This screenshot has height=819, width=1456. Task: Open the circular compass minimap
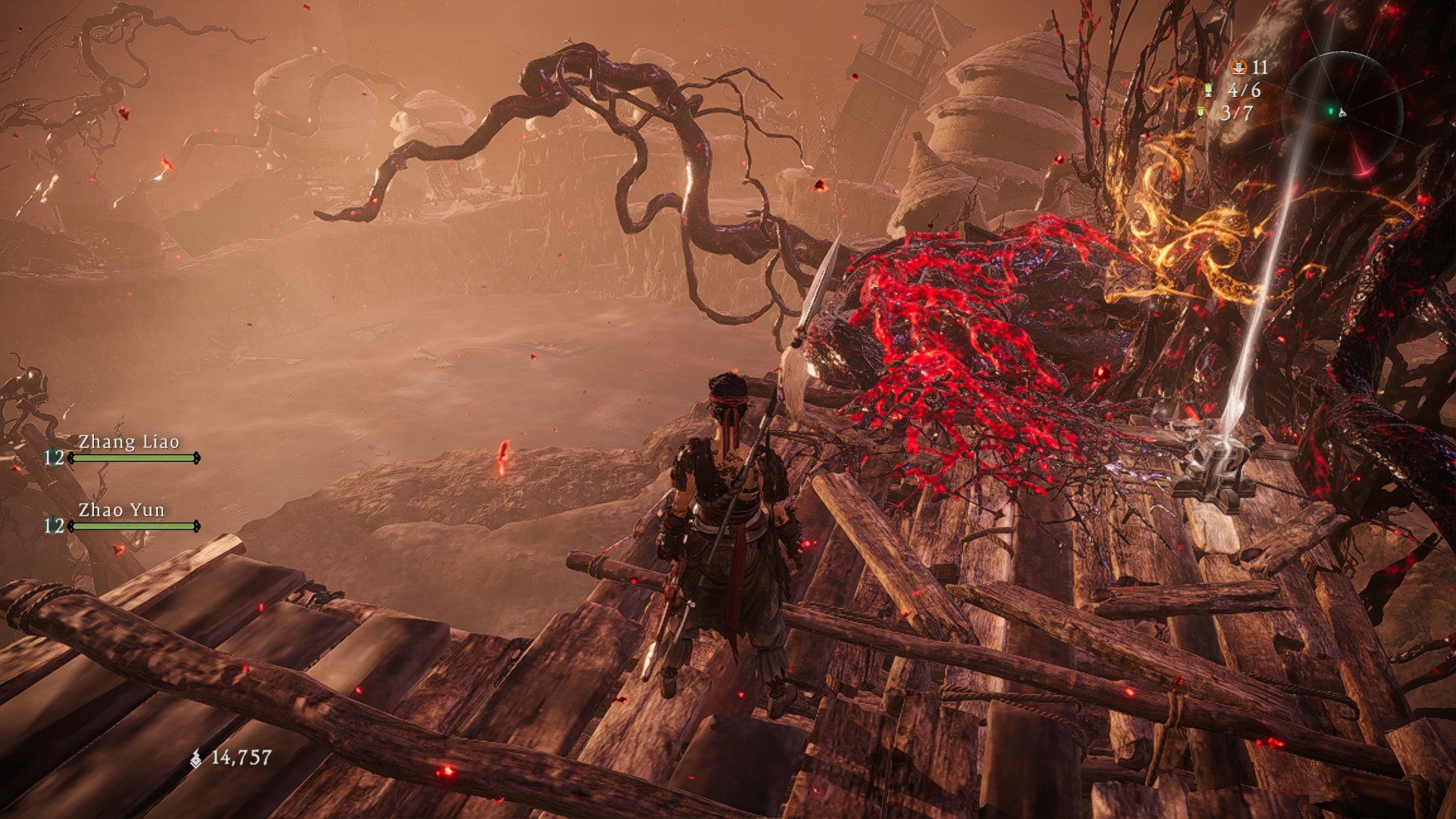point(1341,112)
